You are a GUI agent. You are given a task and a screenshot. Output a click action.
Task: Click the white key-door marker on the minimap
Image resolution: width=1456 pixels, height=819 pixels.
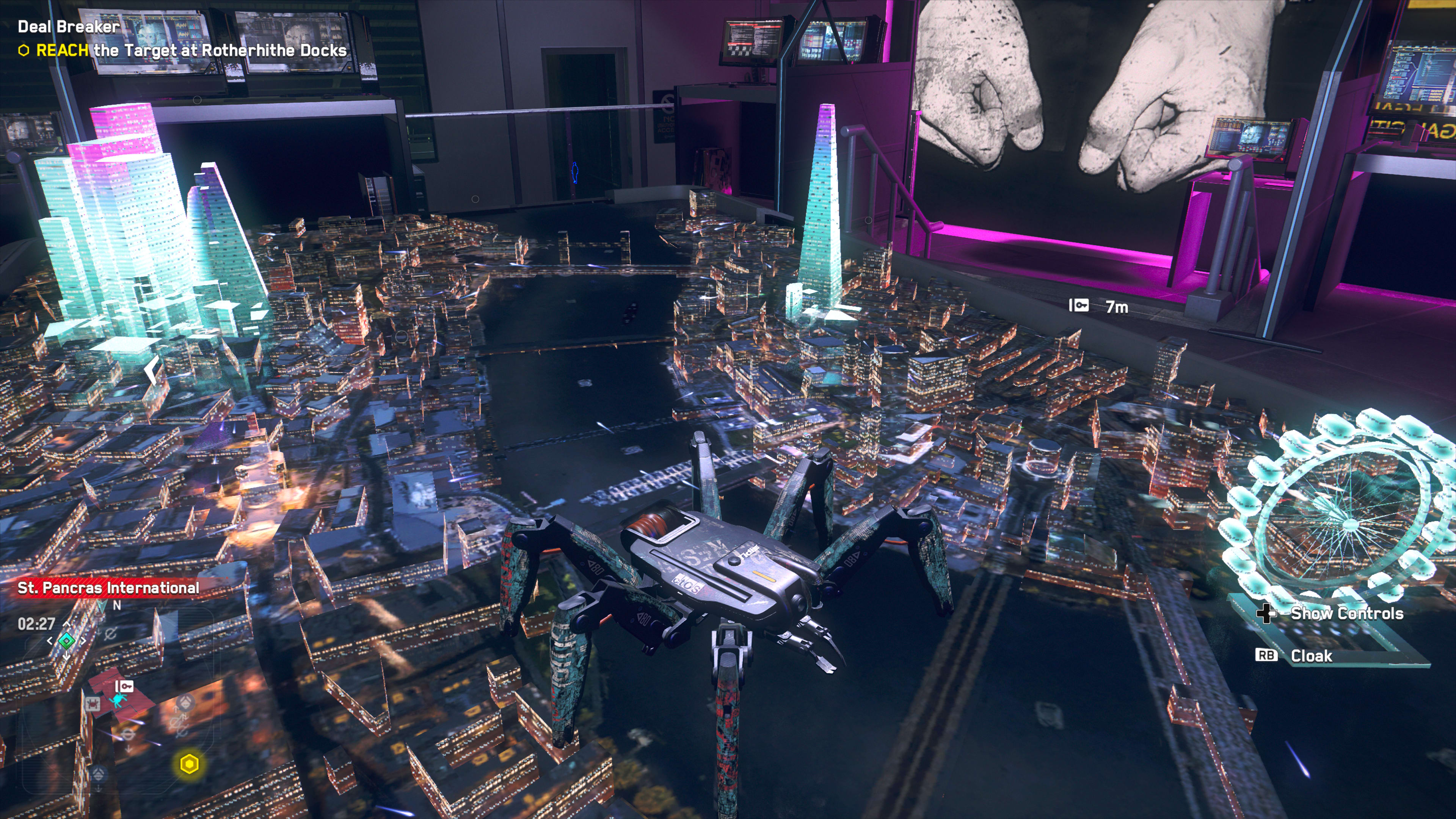tap(124, 686)
